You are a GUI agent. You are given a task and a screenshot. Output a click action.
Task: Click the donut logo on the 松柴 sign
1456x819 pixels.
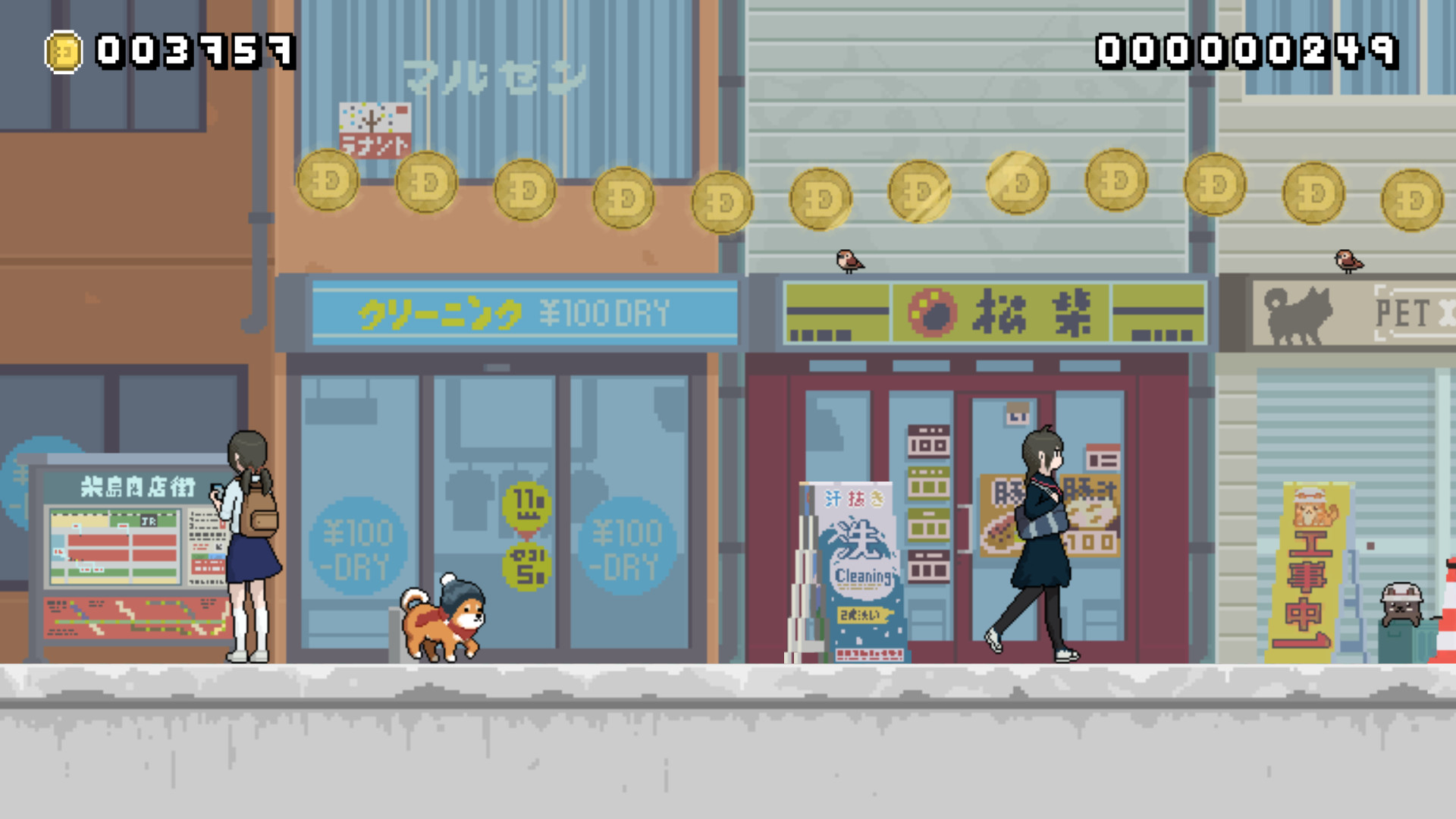930,313
